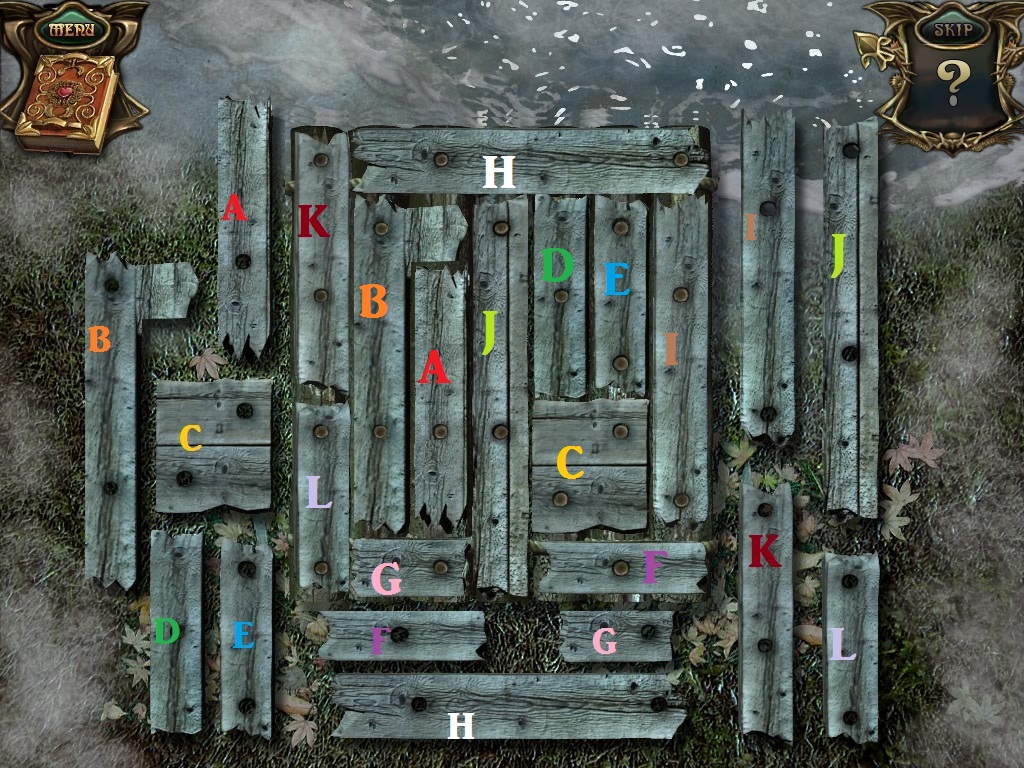Screen dimensions: 1024x768
Task: Choose loose plank L outside the frame
Action: point(851,646)
